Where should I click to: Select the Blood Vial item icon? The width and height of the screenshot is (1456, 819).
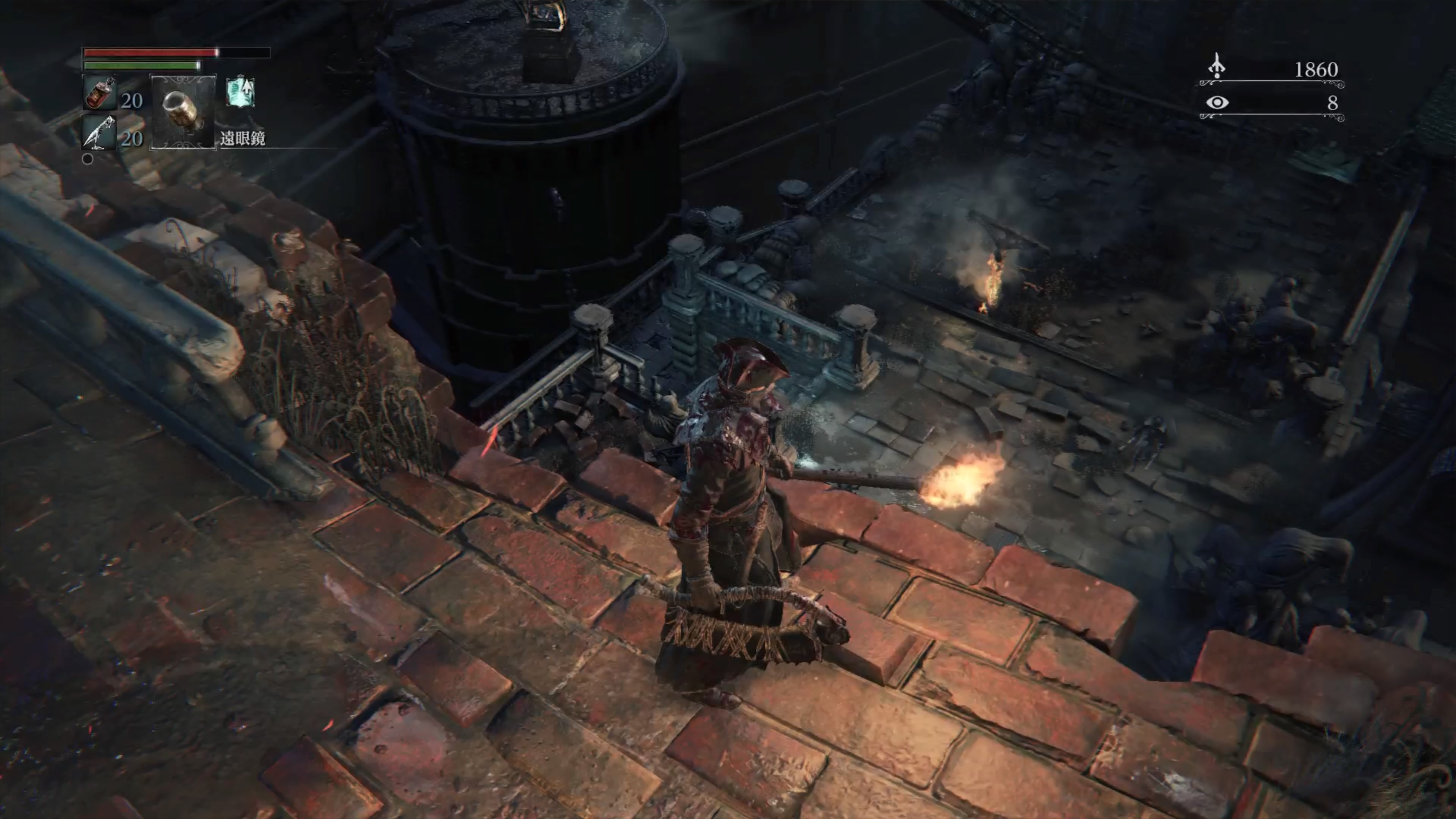click(x=100, y=93)
